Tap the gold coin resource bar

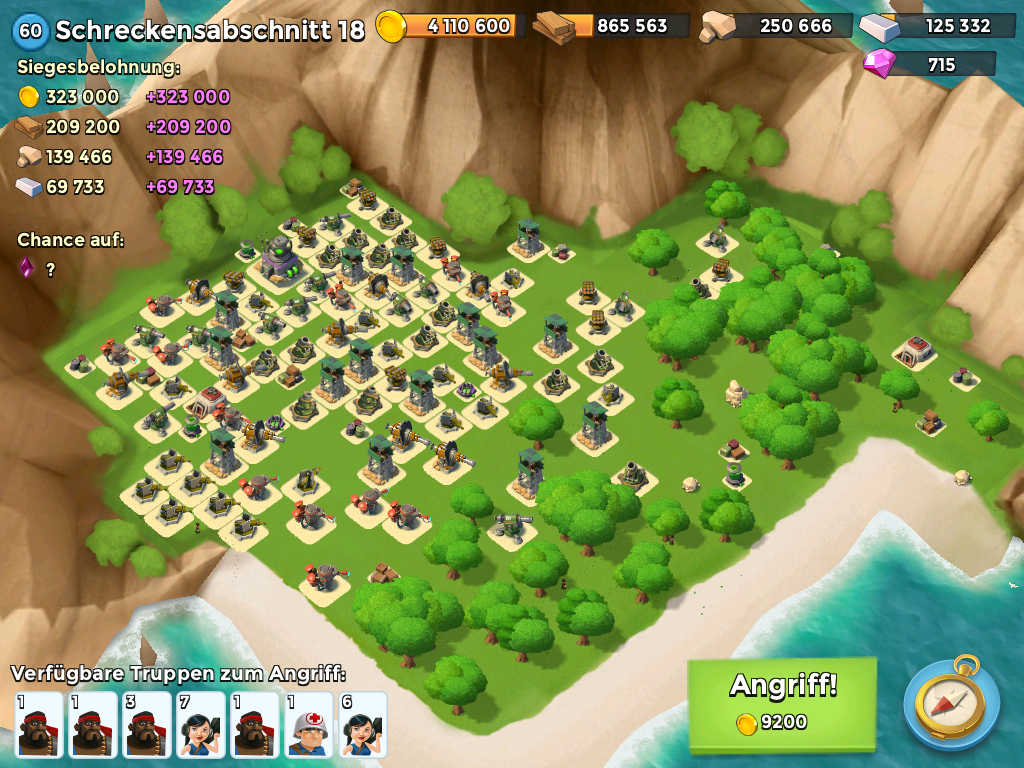point(452,26)
